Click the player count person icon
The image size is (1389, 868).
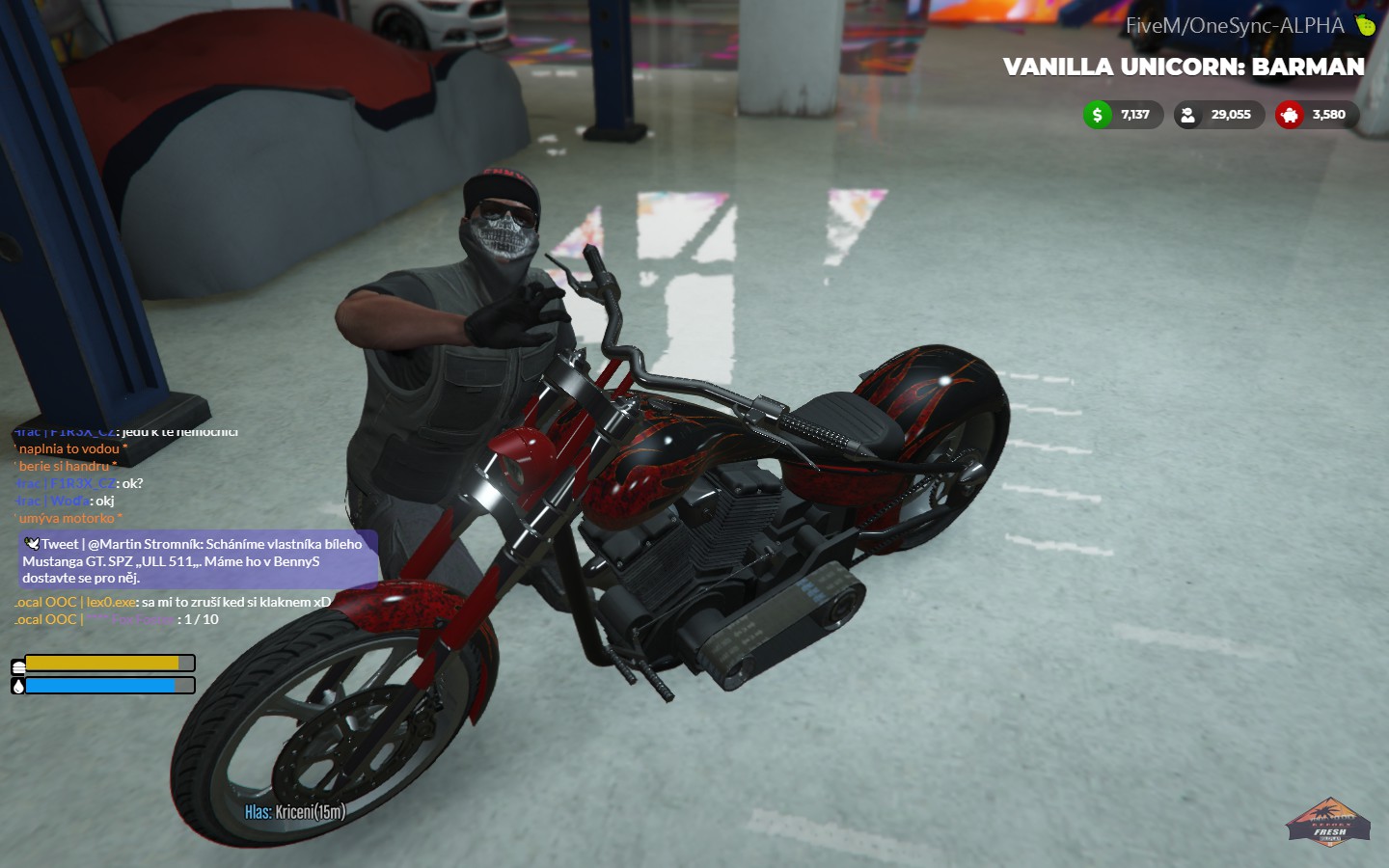pos(1188,115)
